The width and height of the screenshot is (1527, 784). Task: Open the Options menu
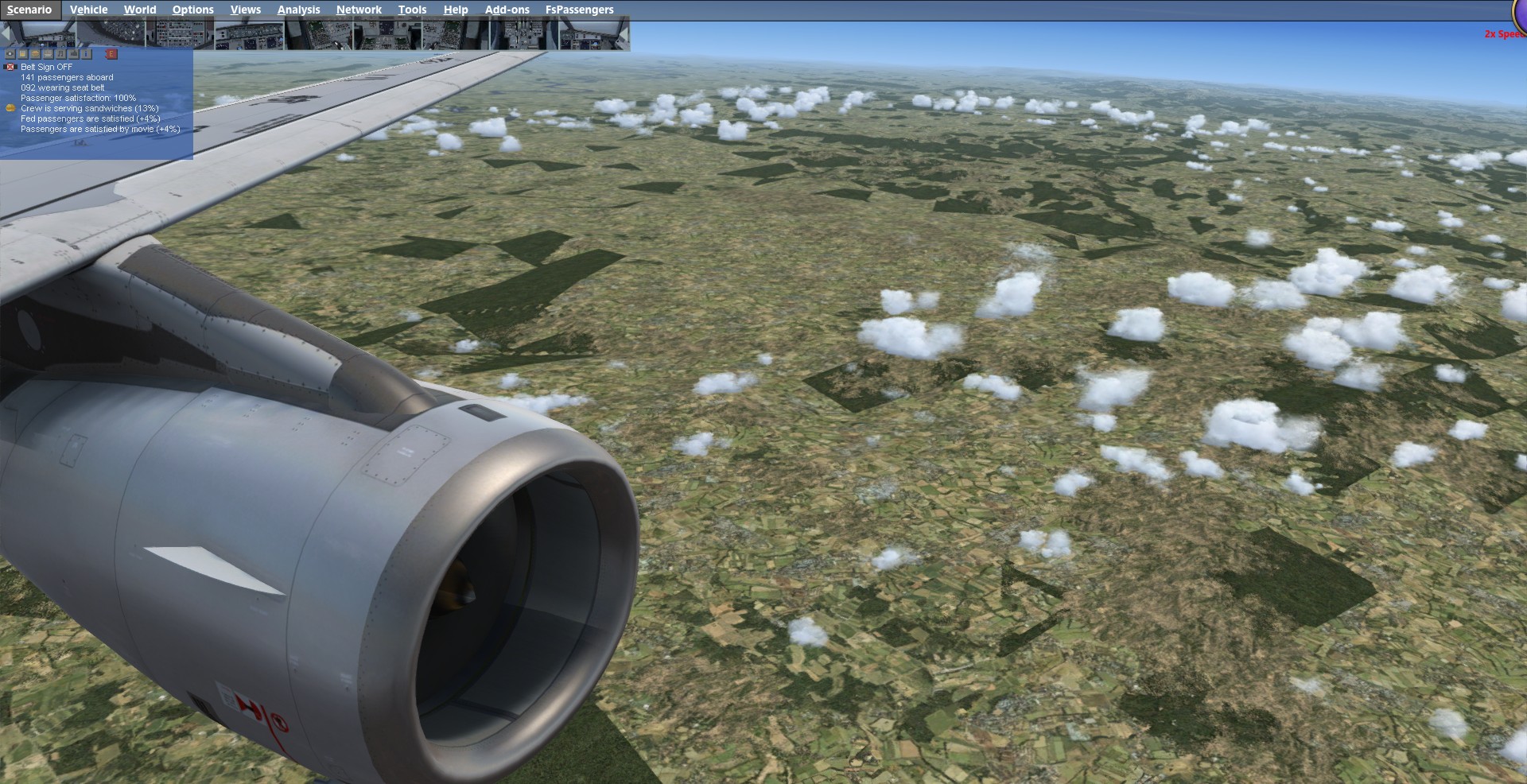point(192,10)
